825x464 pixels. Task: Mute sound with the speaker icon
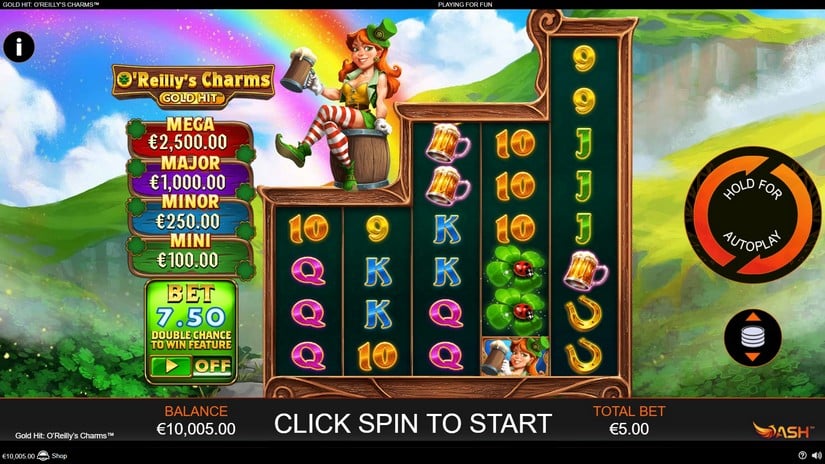(x=816, y=456)
